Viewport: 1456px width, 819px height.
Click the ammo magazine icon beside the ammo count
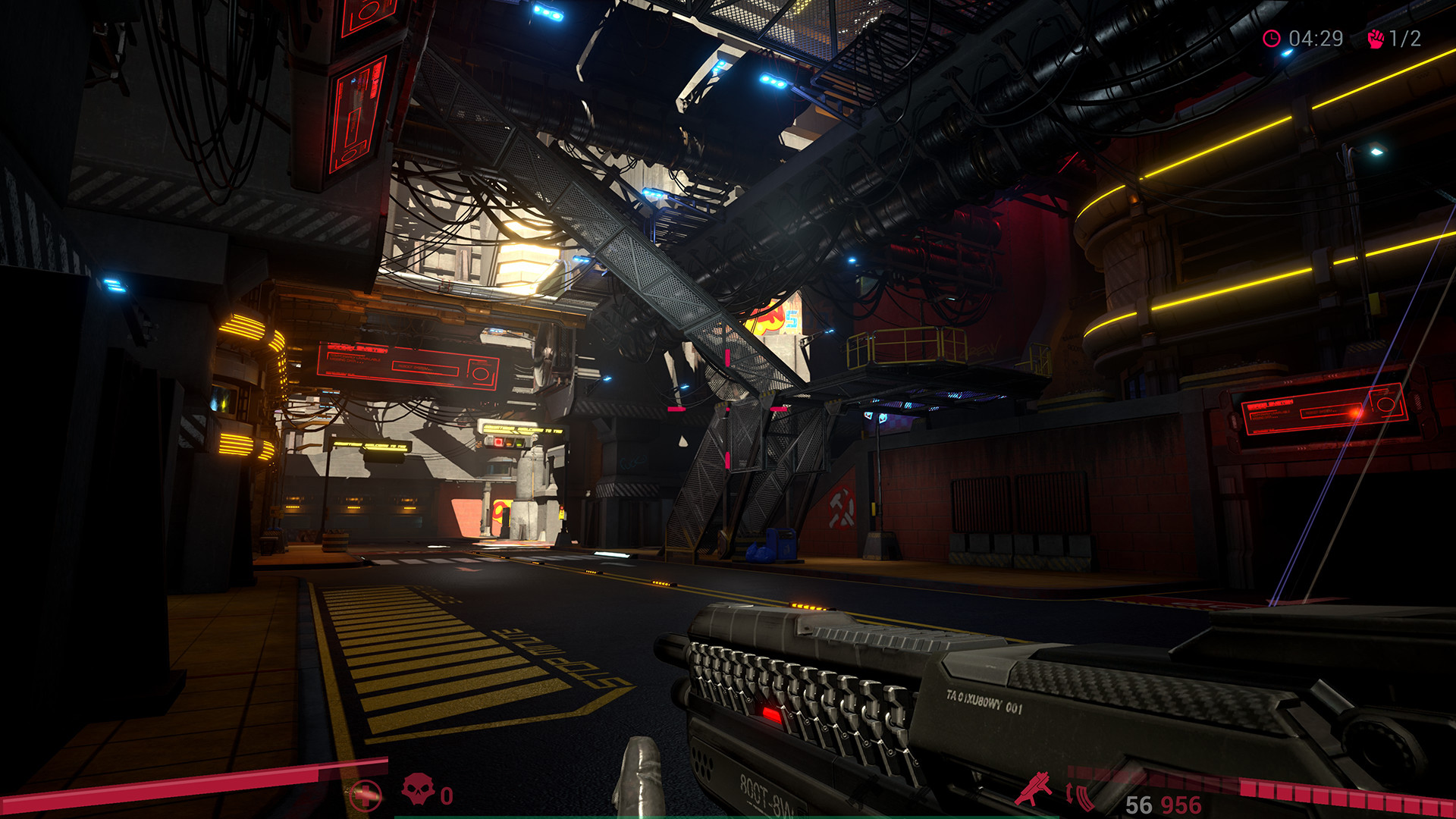(1084, 798)
